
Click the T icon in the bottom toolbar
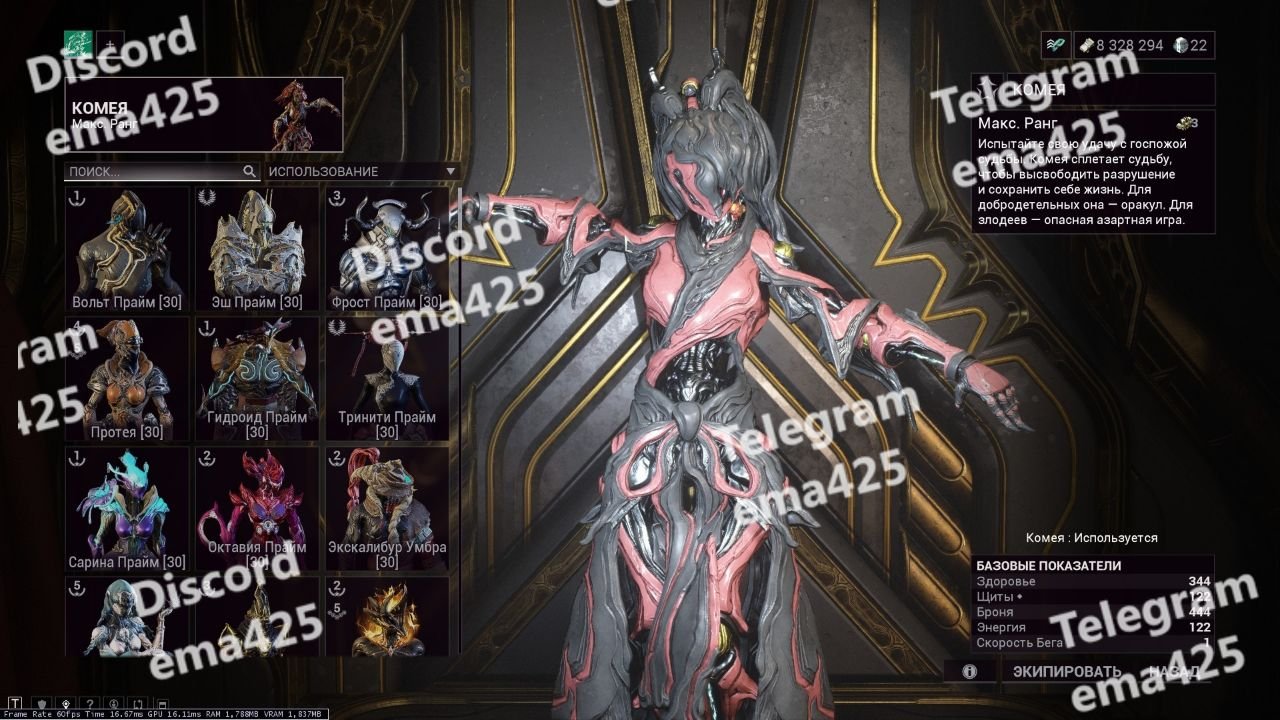click(x=15, y=704)
